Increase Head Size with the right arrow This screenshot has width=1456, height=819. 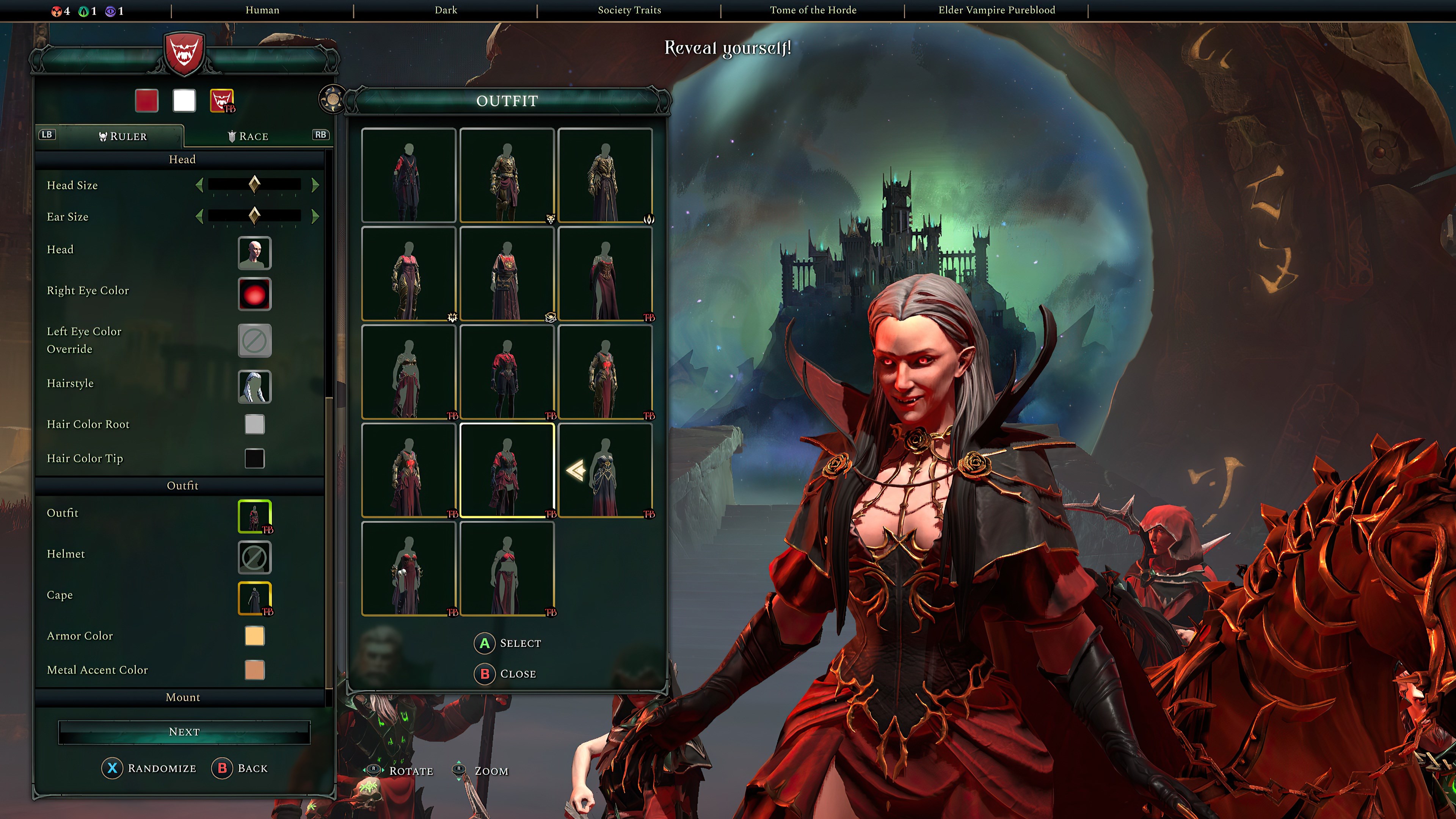coord(315,185)
